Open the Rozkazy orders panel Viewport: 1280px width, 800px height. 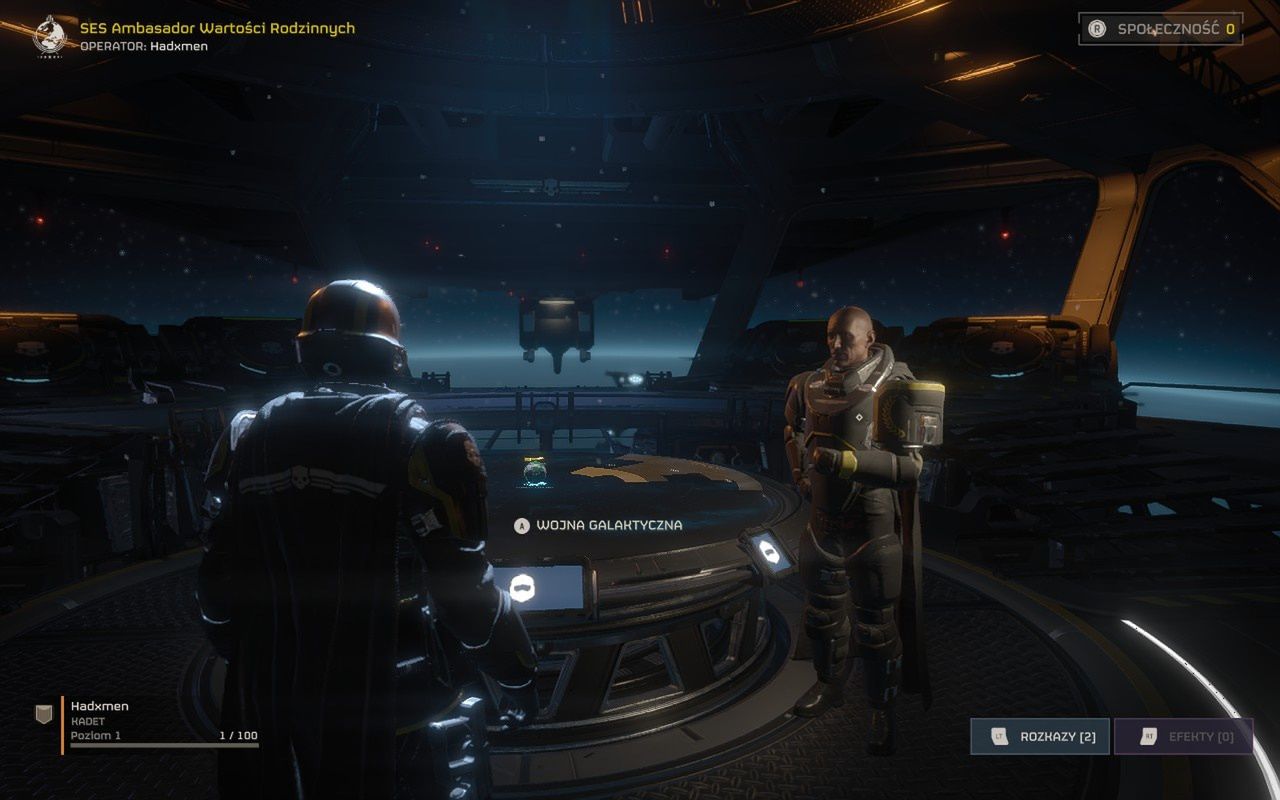[x=1039, y=737]
